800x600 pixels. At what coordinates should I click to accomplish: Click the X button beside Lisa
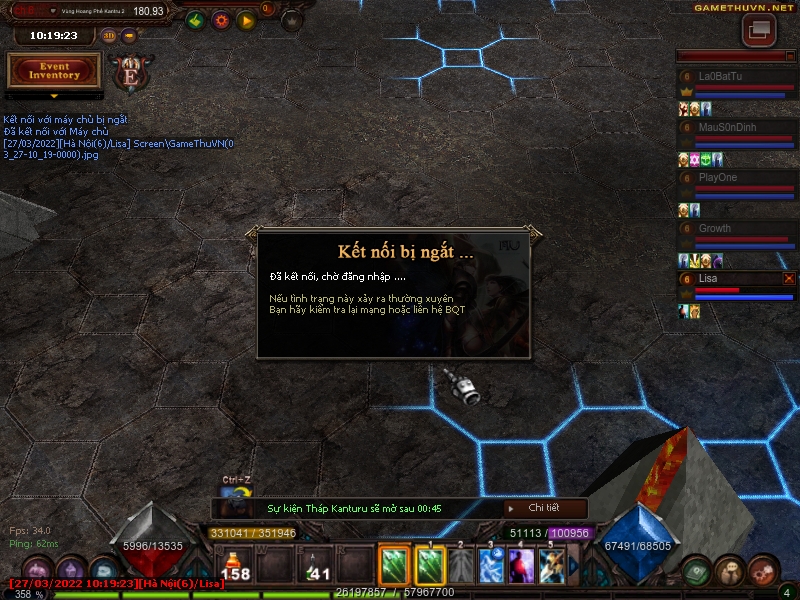pyautogui.click(x=789, y=278)
